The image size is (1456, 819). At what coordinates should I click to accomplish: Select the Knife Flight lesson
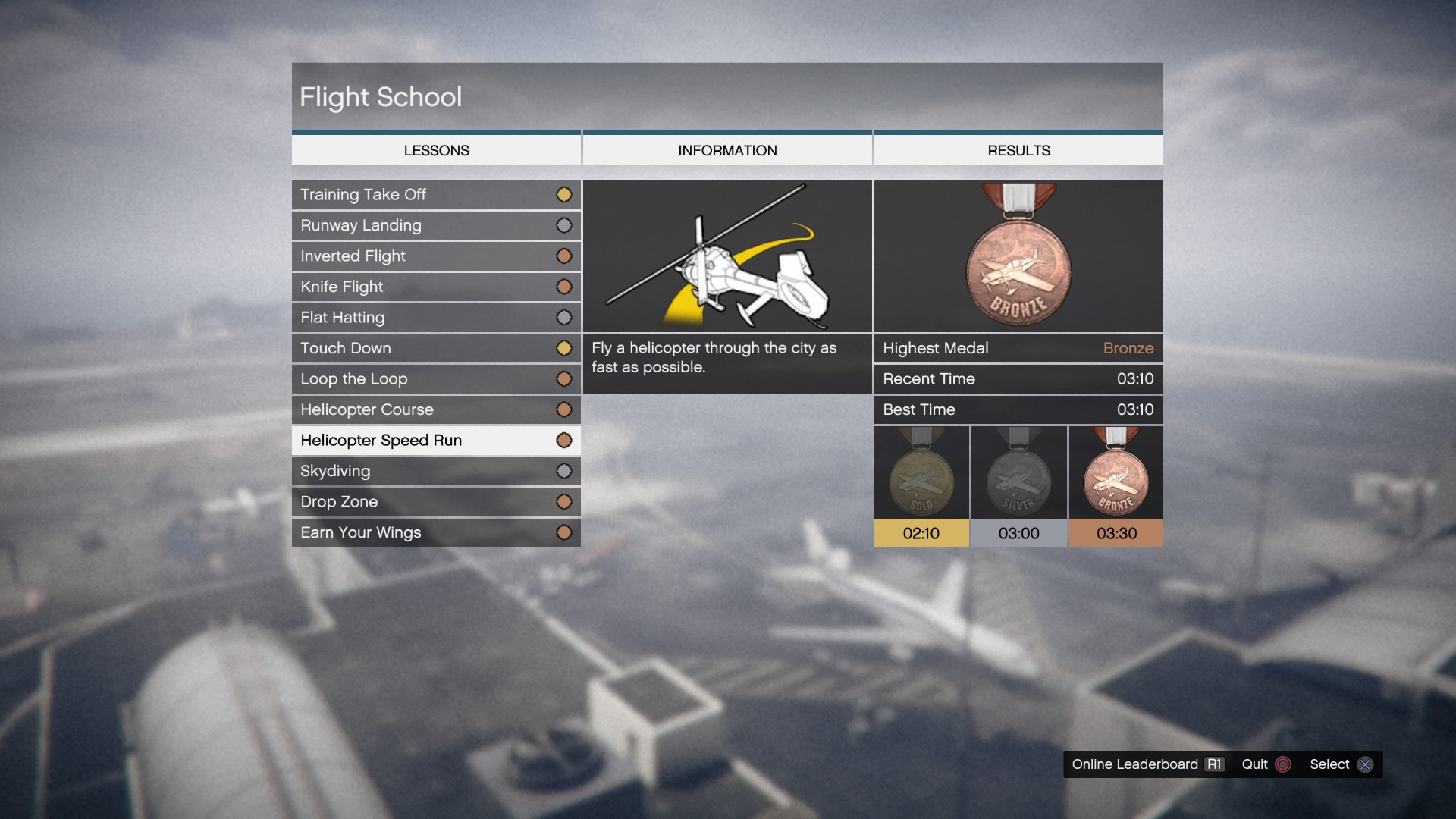pyautogui.click(x=436, y=287)
